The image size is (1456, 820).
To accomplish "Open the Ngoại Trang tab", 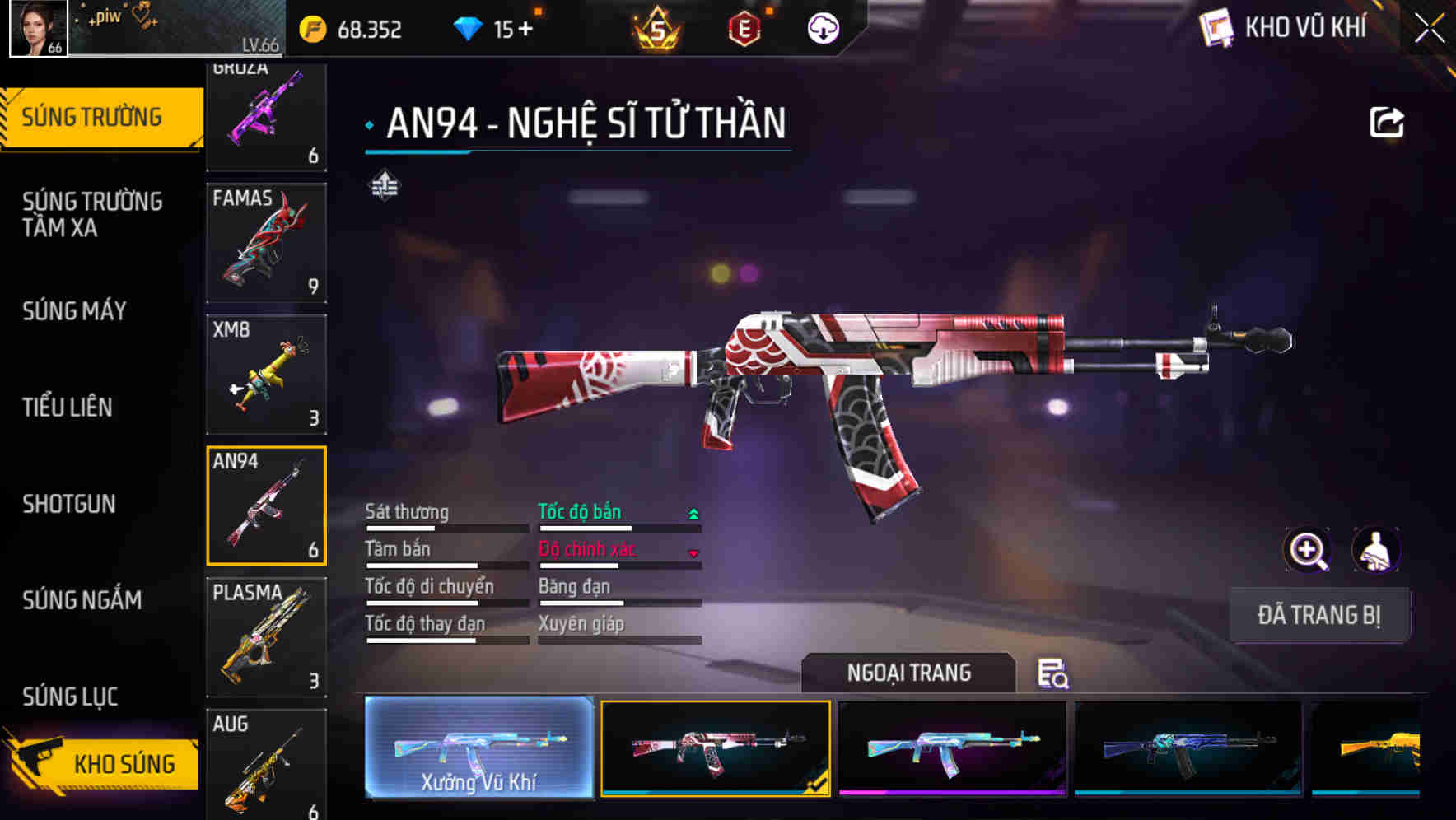I will 908,673.
